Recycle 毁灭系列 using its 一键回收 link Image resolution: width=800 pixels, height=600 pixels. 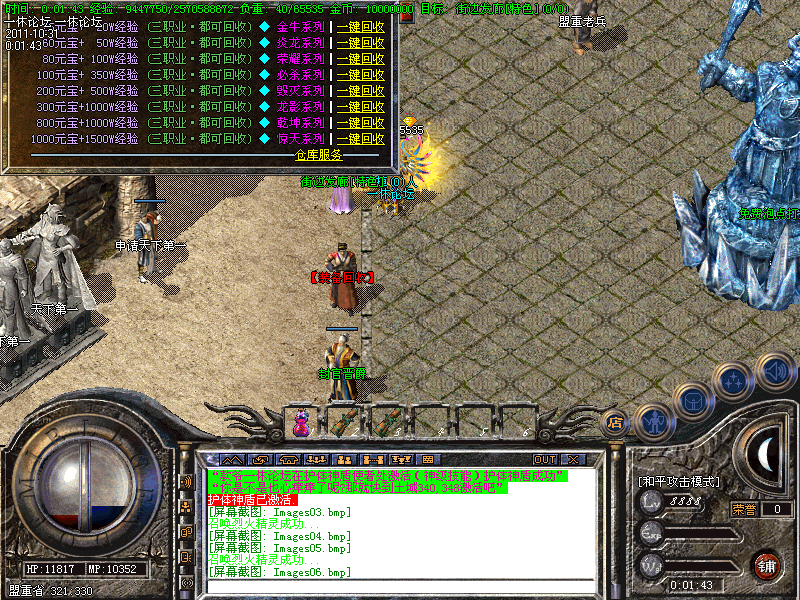360,91
